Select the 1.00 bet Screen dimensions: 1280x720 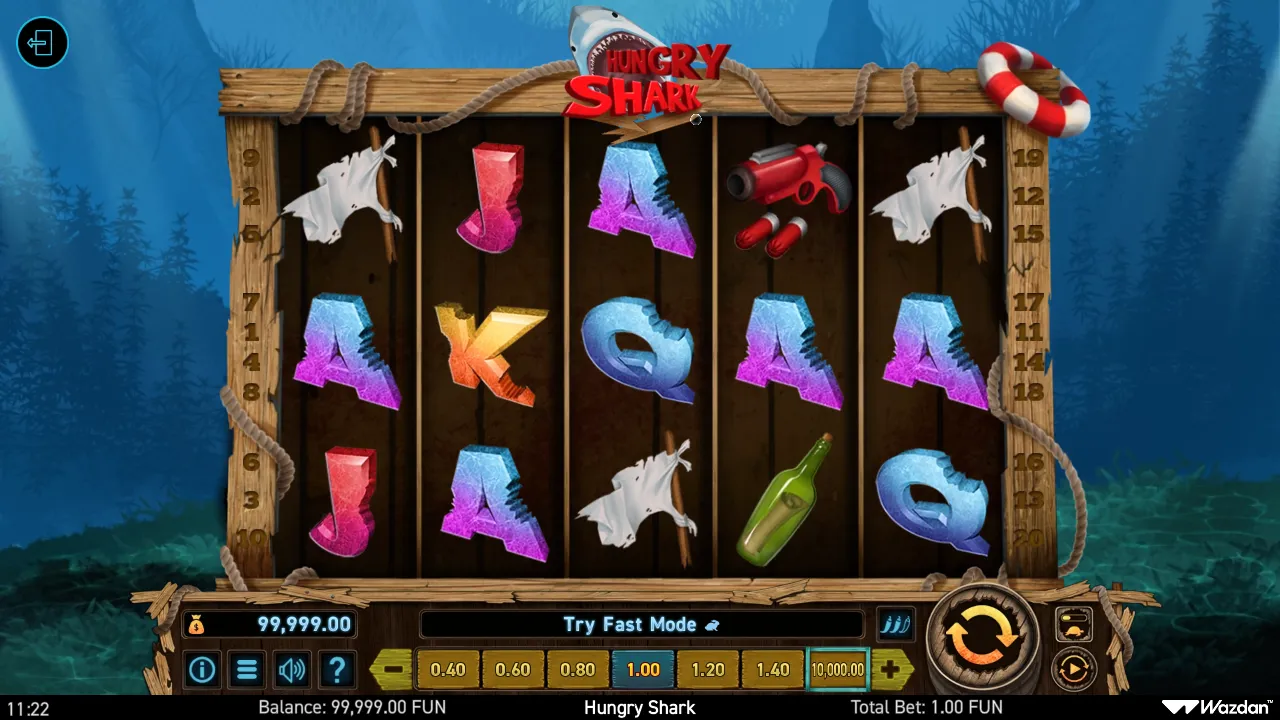point(643,669)
